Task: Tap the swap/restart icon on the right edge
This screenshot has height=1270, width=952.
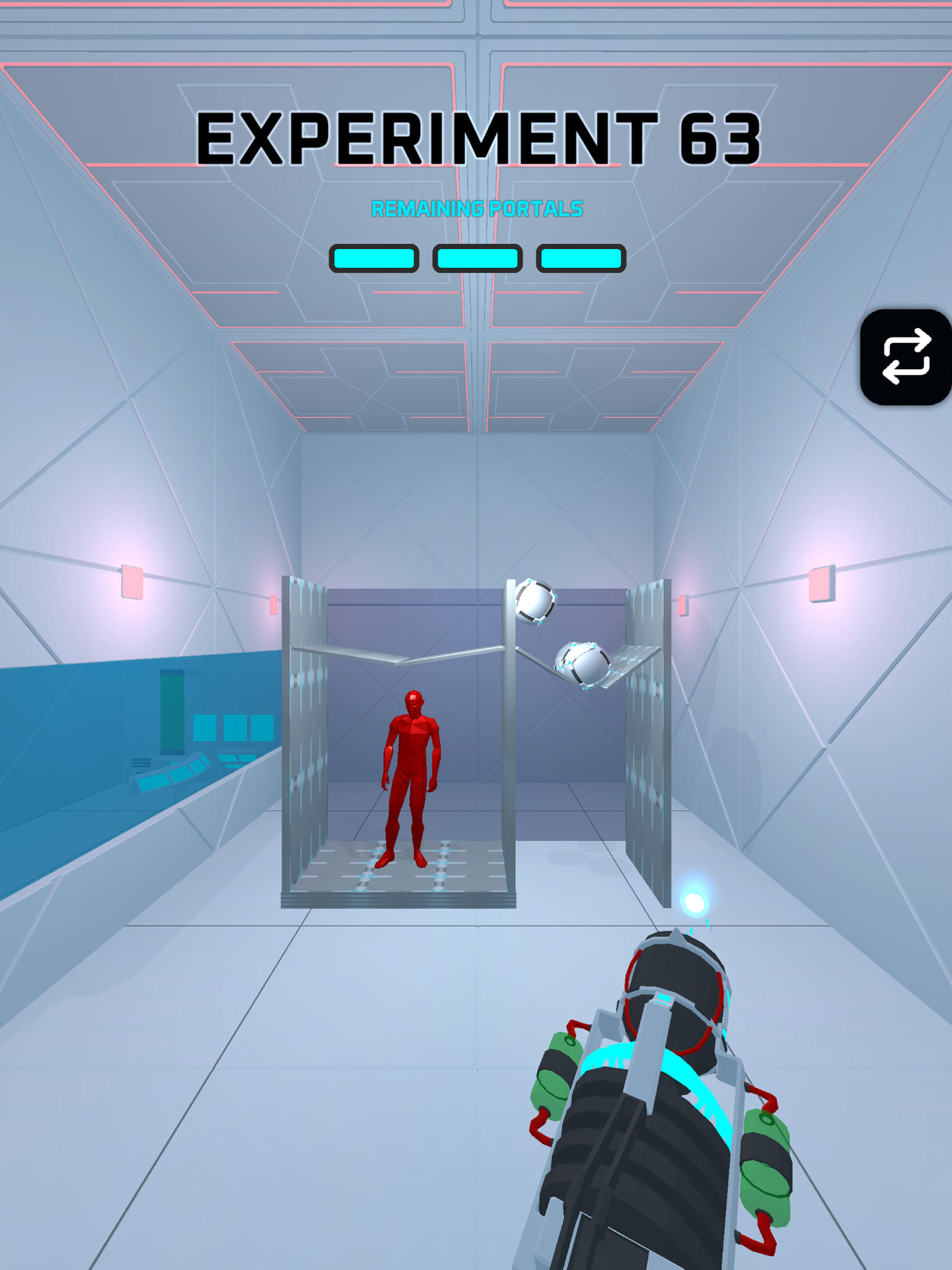Action: 905,361
